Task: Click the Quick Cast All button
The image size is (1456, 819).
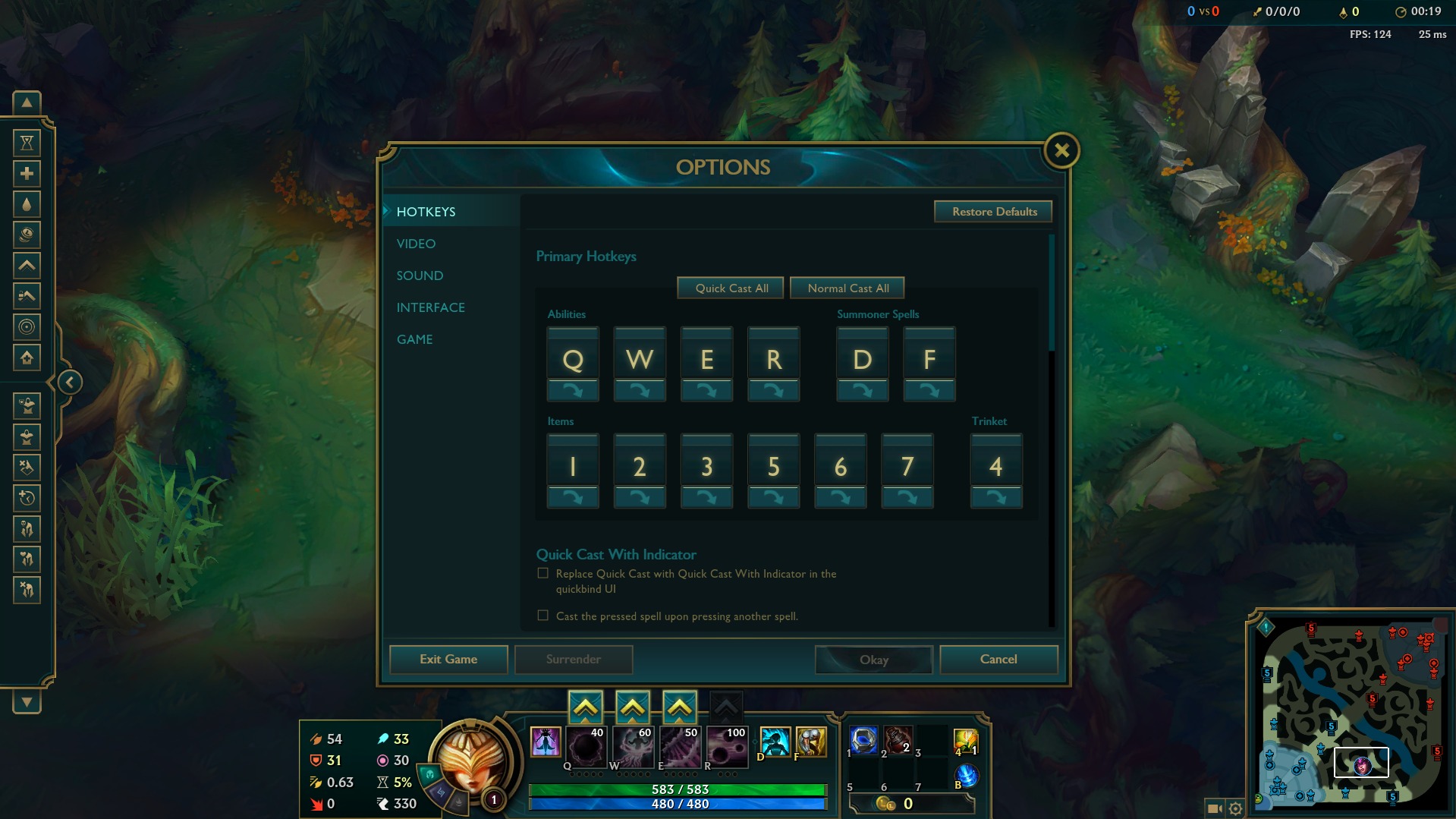Action: point(730,288)
